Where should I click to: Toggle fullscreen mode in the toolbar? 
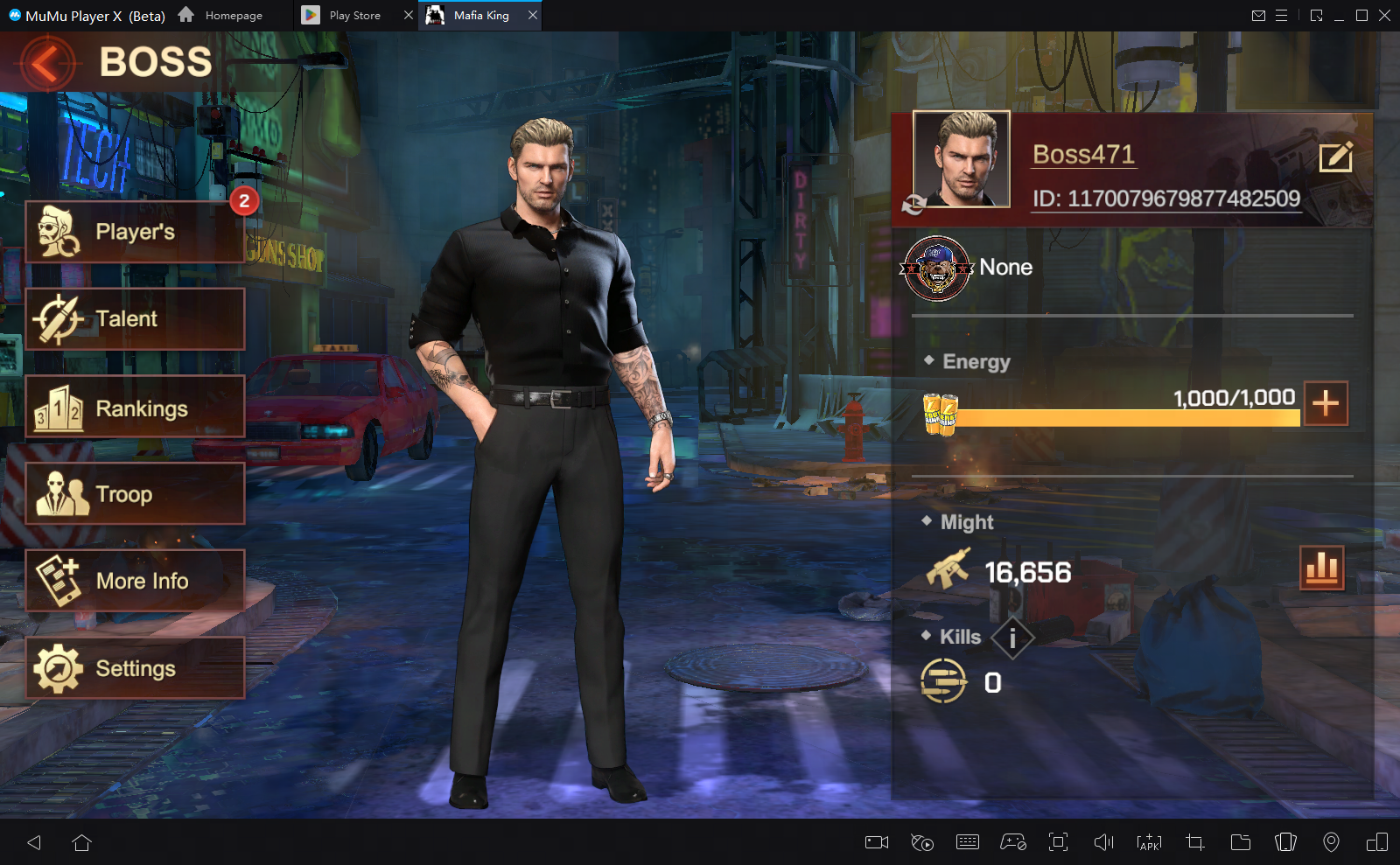click(x=1059, y=842)
